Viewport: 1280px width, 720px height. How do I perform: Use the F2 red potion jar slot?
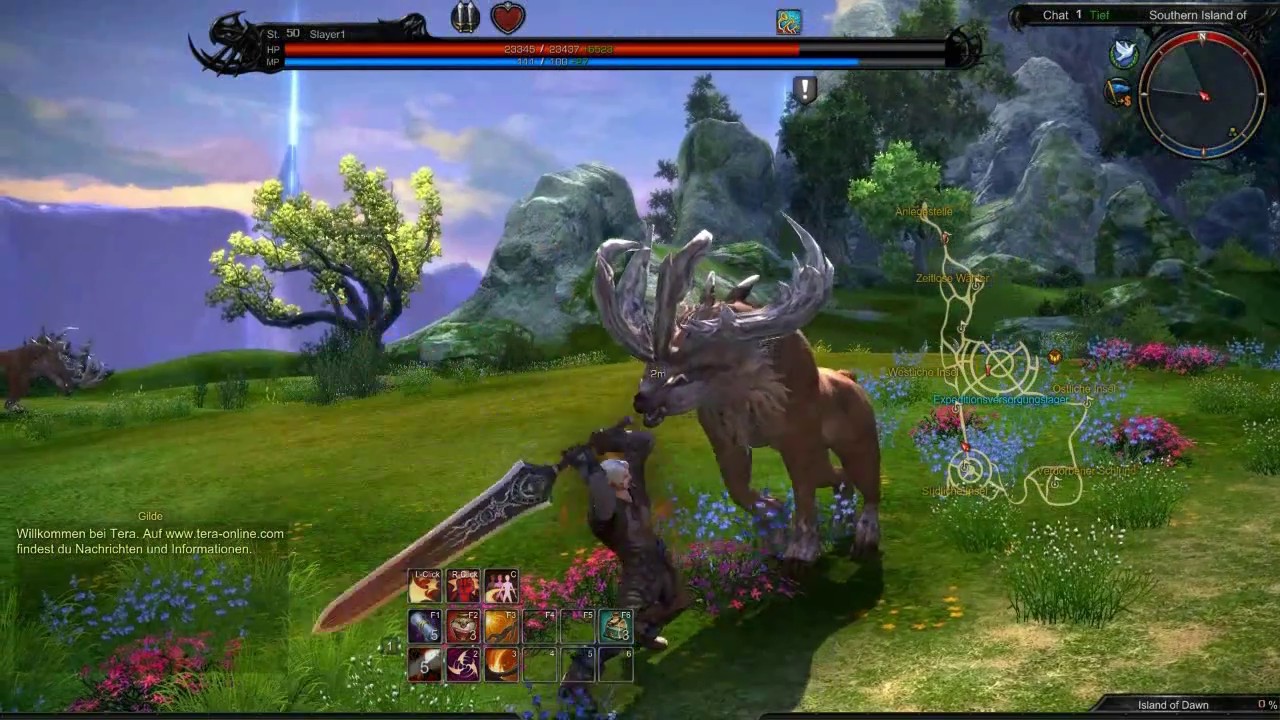pos(463,626)
